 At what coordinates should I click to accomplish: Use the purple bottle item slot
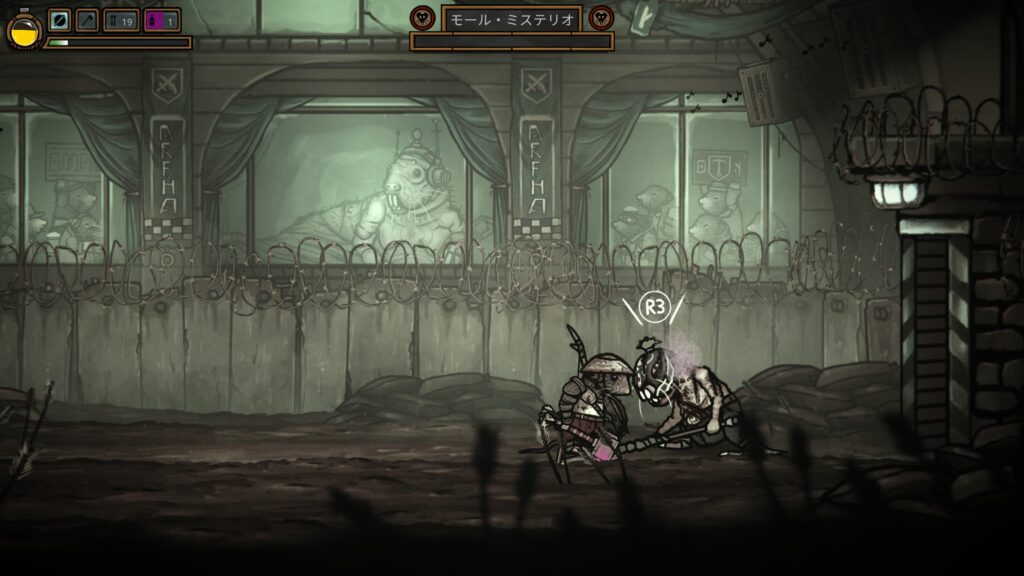click(x=162, y=21)
